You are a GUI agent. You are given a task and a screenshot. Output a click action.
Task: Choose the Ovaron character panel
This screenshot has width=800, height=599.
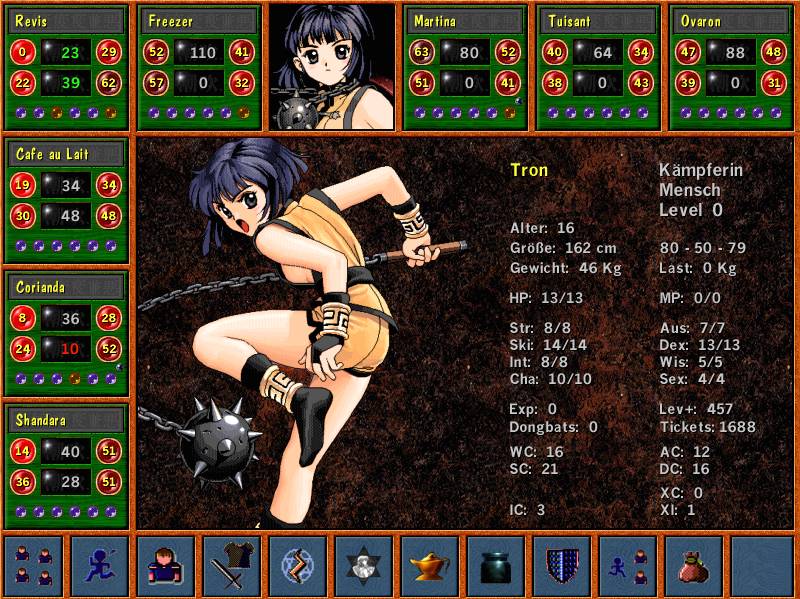(732, 67)
